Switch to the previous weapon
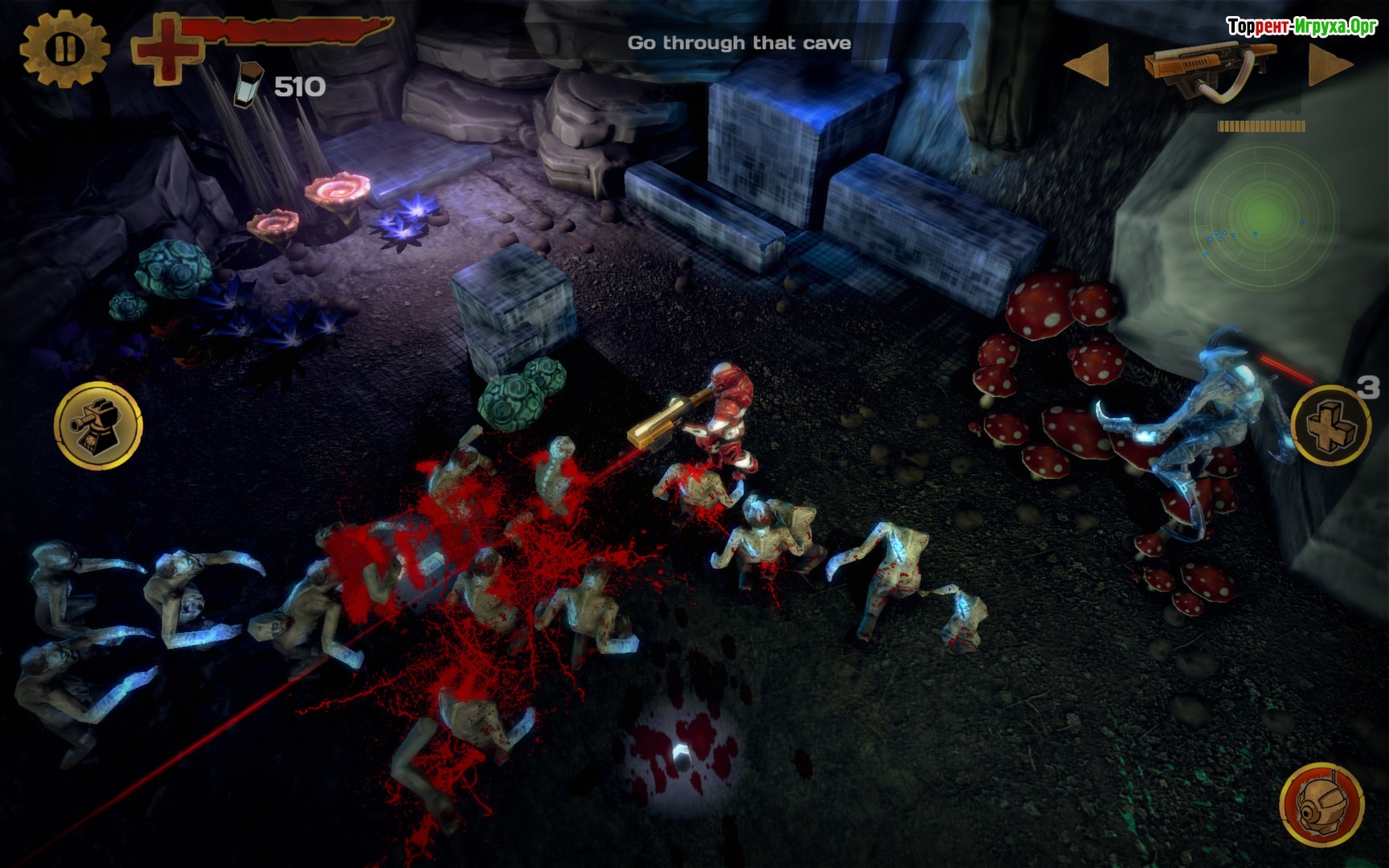 tap(1087, 64)
